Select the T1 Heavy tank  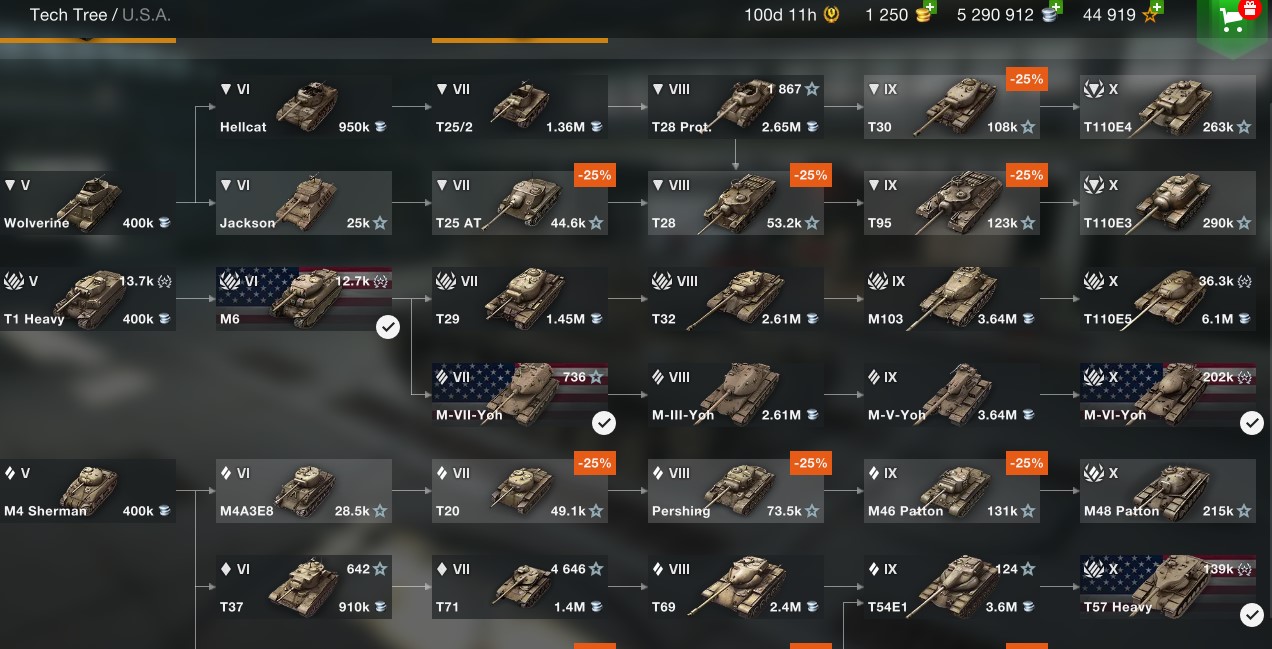click(x=88, y=299)
